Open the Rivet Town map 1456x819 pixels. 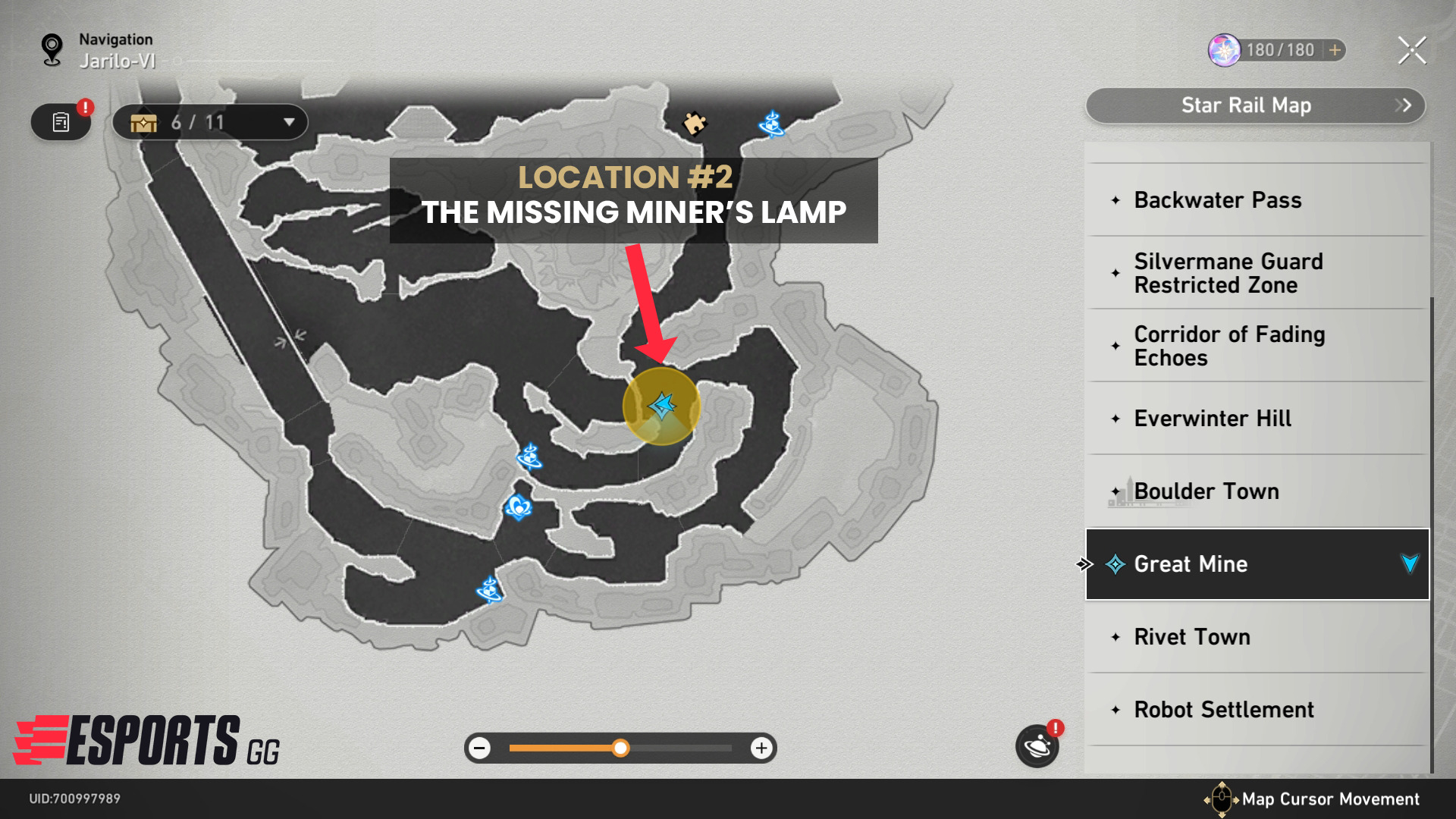pyautogui.click(x=1191, y=637)
